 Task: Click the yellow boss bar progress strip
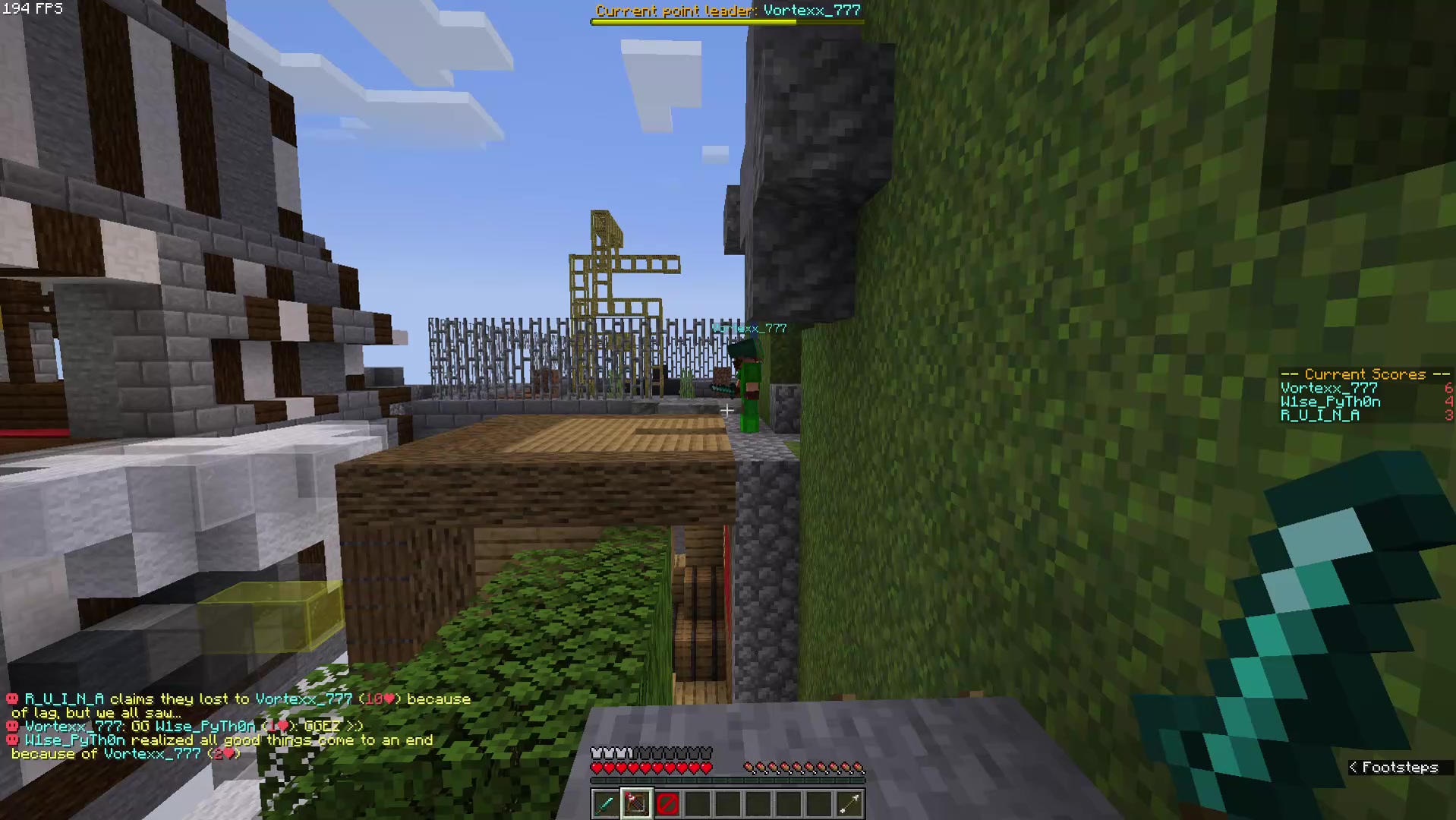[x=695, y=22]
